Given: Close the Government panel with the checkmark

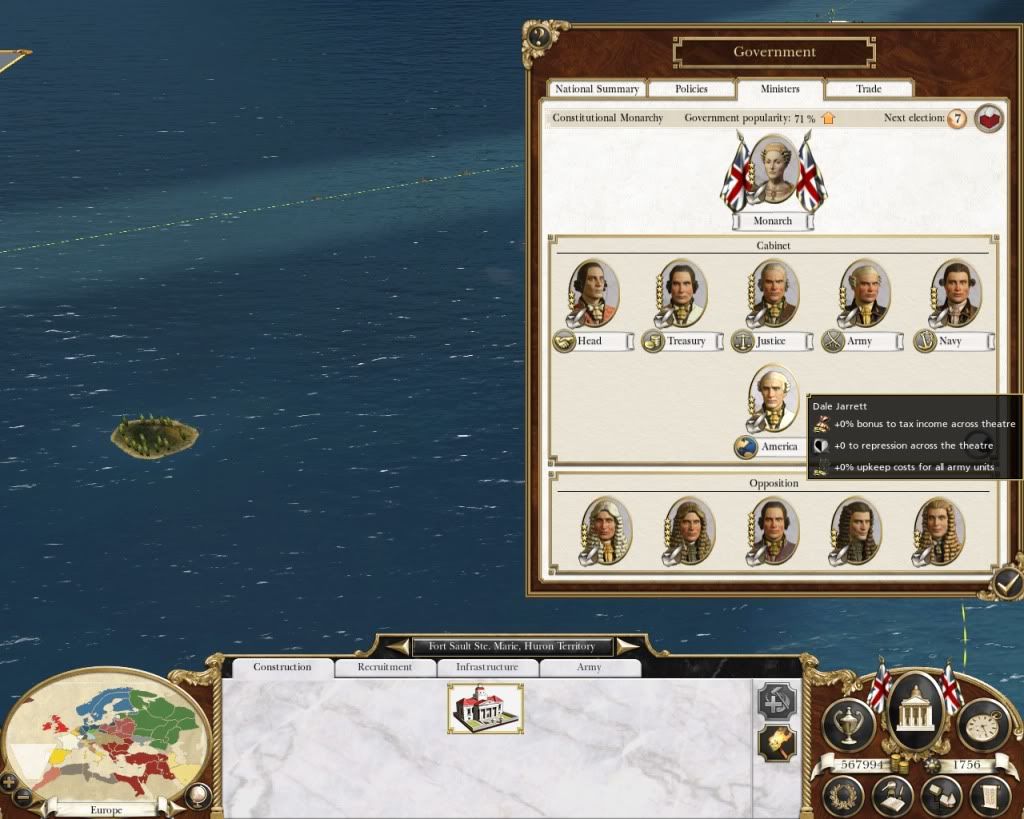Looking at the screenshot, I should 1007,580.
